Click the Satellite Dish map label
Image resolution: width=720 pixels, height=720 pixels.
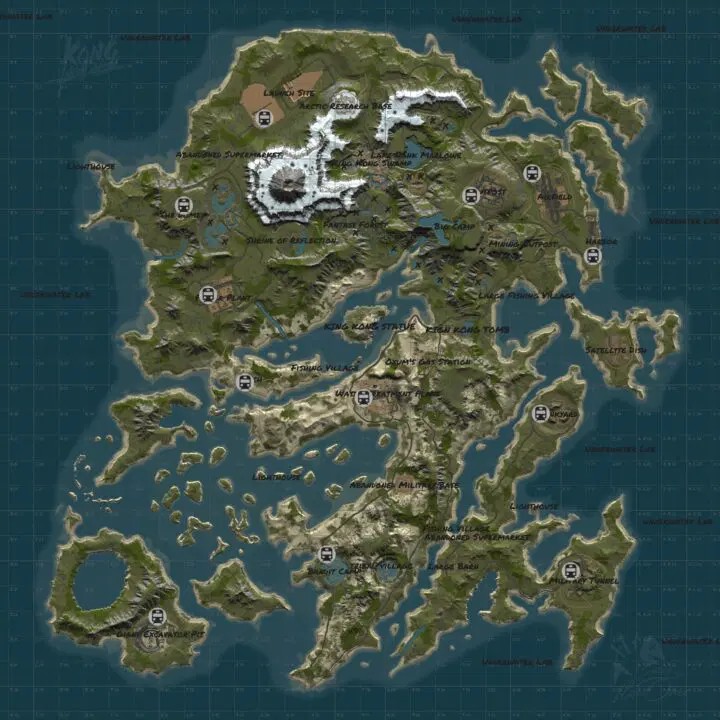[x=620, y=350]
